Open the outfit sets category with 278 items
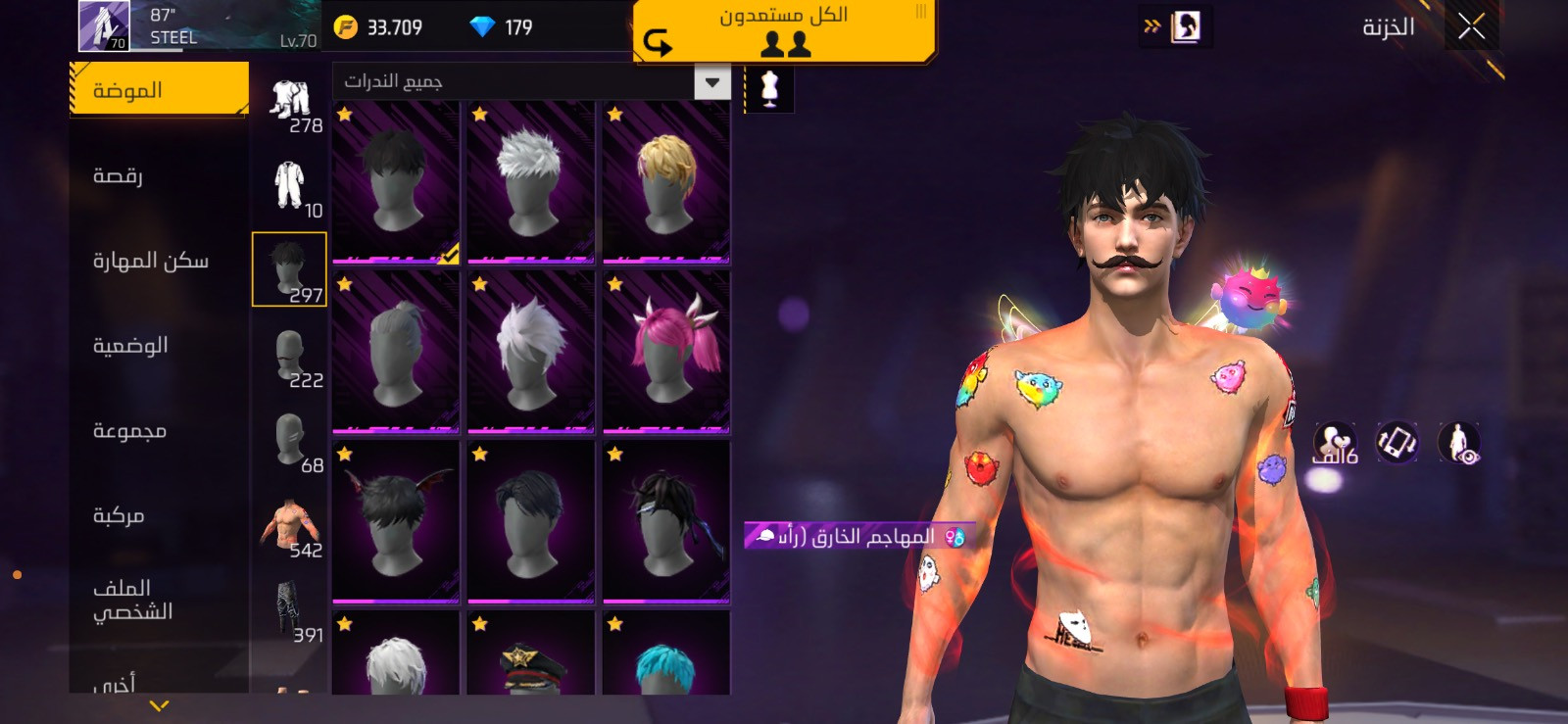1568x724 pixels. [290, 105]
